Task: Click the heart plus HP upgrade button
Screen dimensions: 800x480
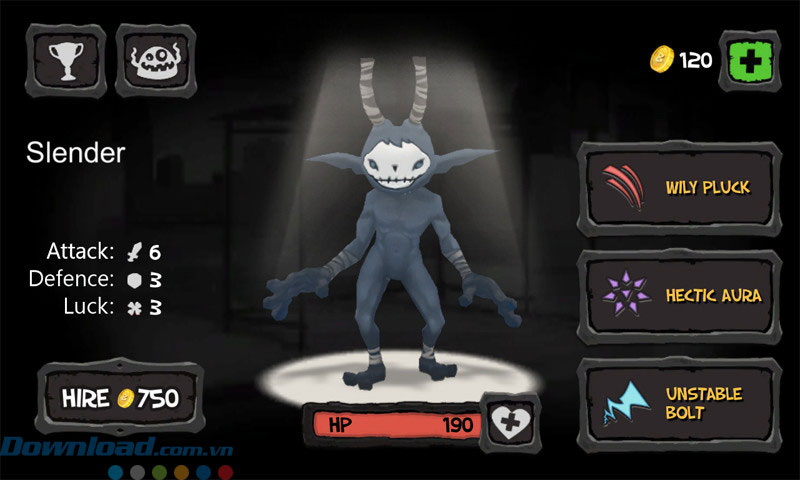Action: 511,424
